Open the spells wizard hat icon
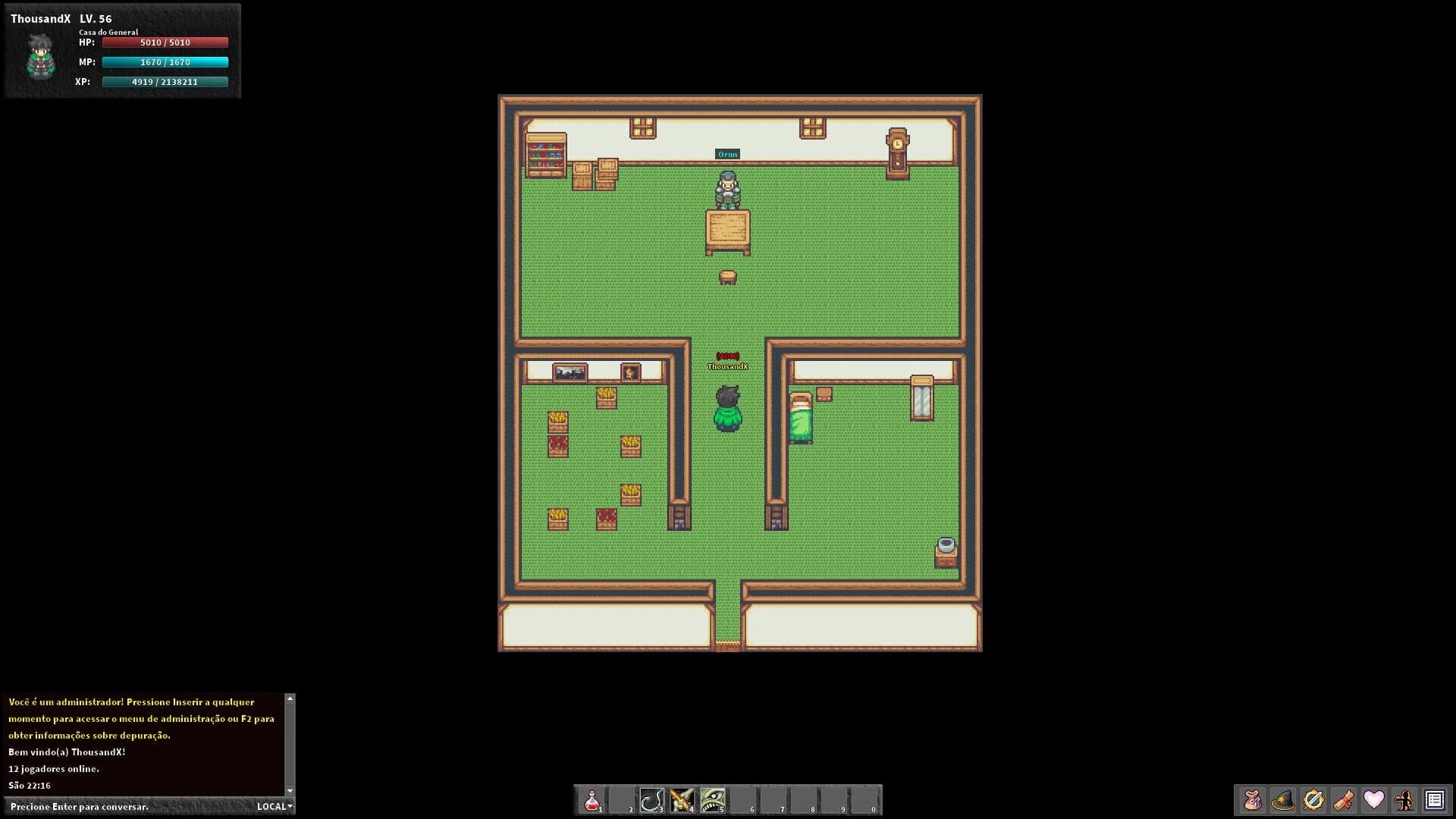 (1282, 799)
